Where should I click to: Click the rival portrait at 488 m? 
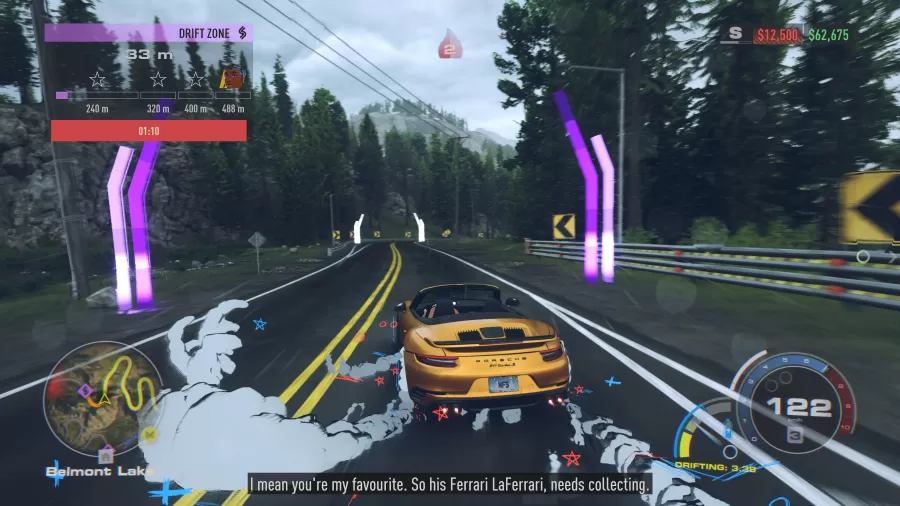coord(231,79)
